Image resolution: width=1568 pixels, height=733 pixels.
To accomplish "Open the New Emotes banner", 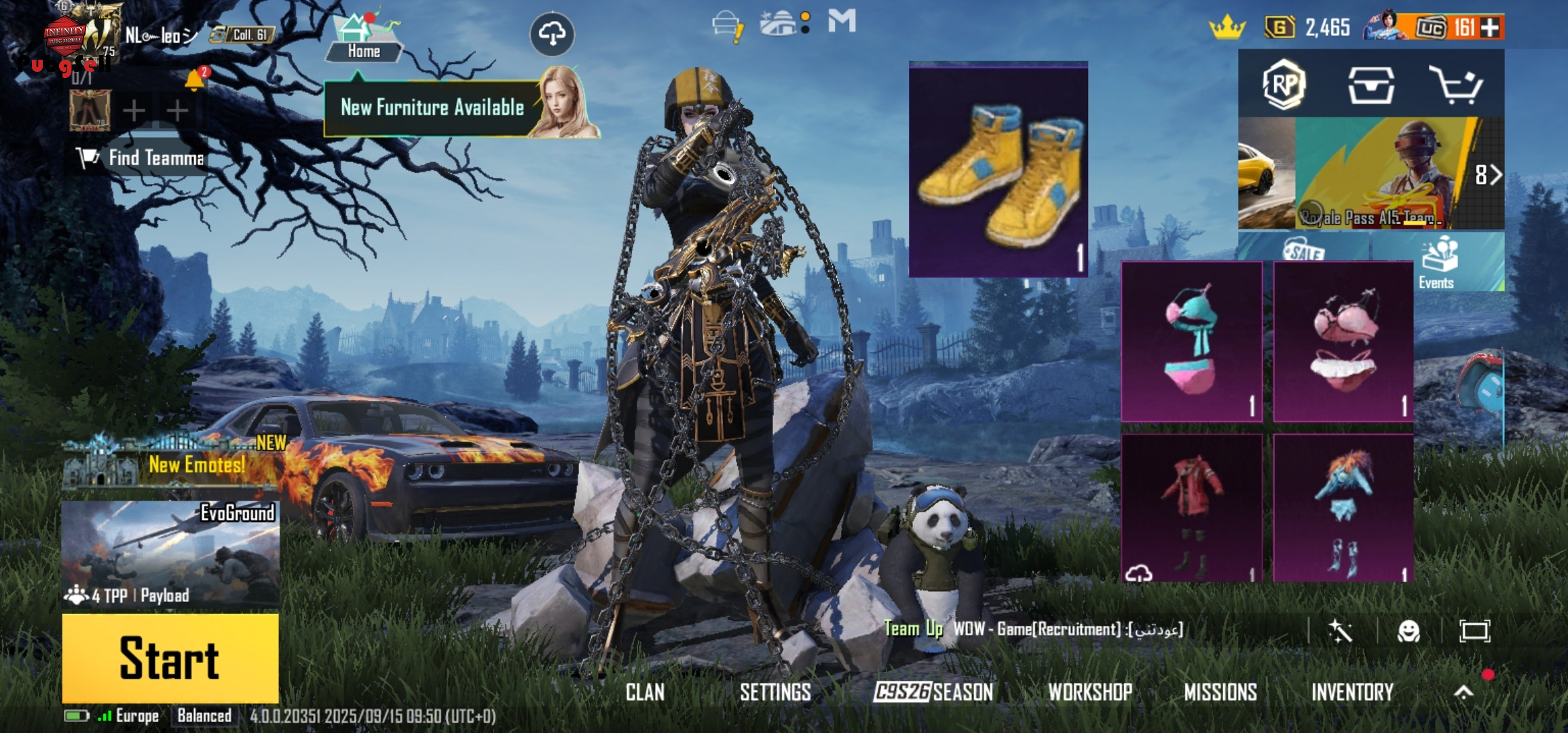I will pos(173,463).
